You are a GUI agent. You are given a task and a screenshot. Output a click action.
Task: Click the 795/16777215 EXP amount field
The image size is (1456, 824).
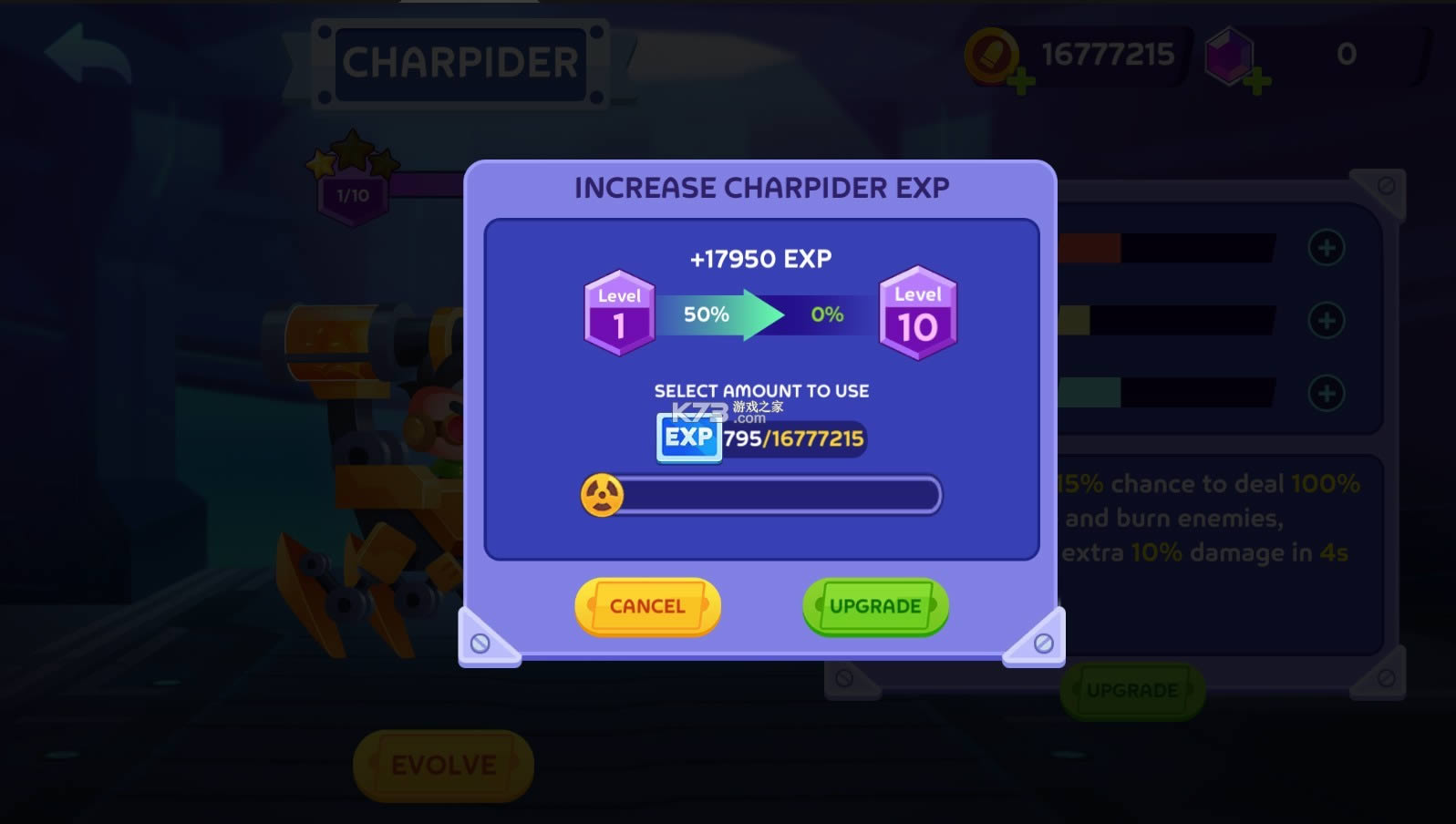click(793, 438)
